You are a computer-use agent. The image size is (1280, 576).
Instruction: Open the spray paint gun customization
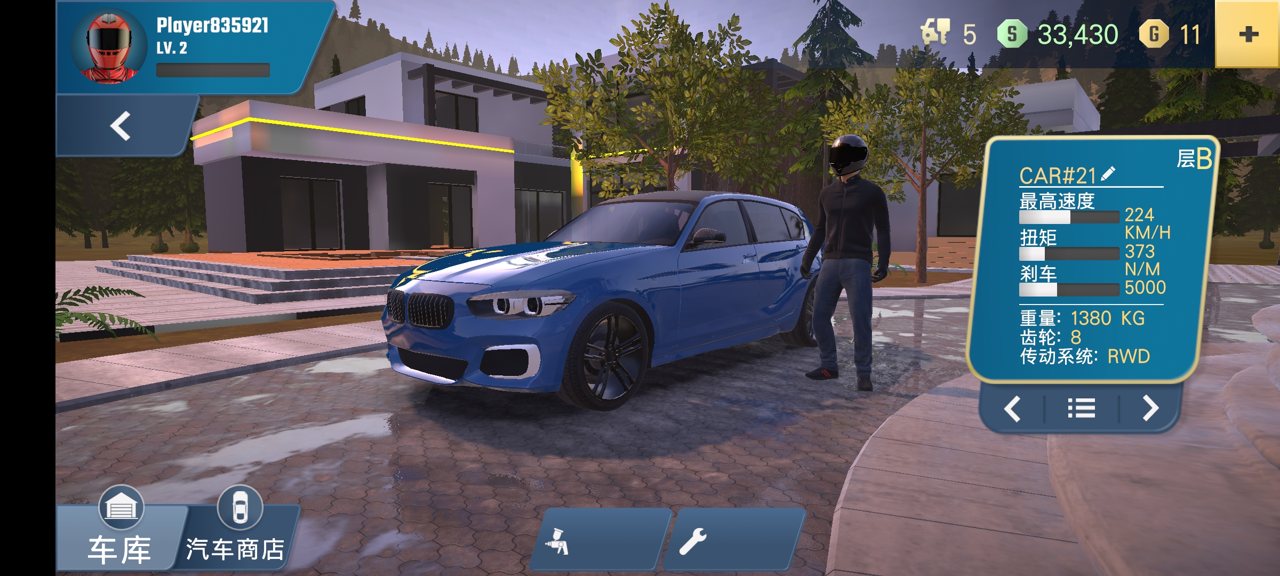(598, 540)
